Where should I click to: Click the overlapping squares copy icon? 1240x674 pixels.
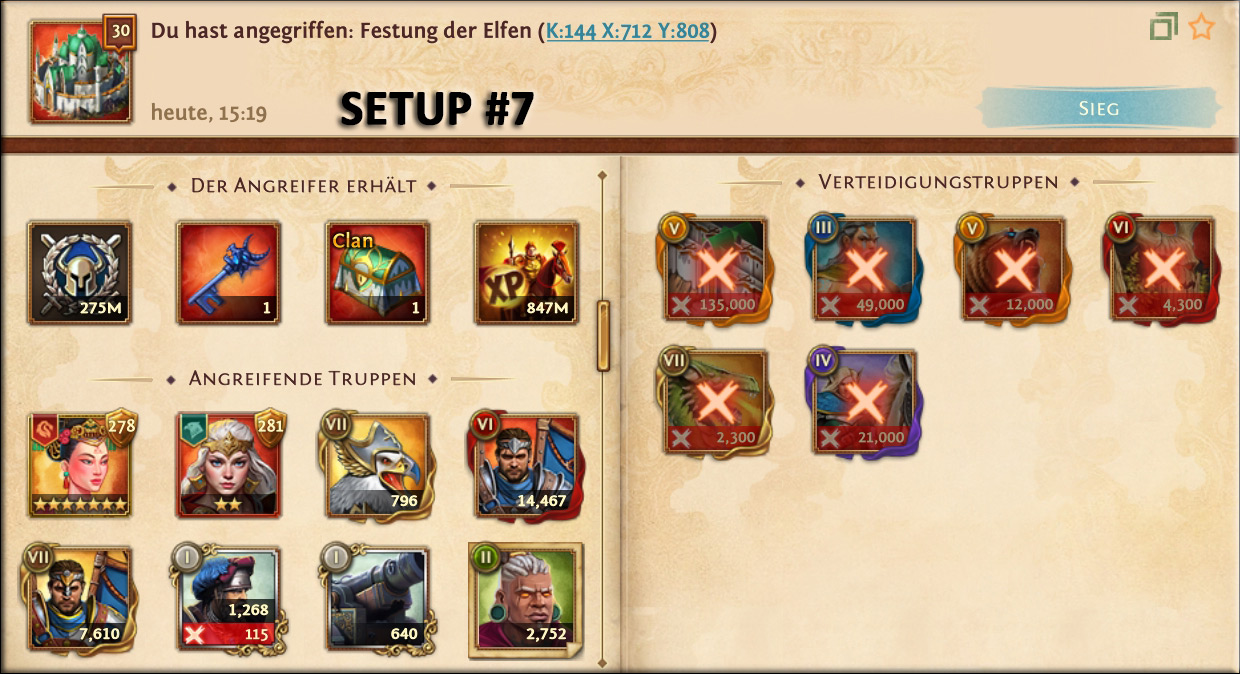coord(1163,27)
